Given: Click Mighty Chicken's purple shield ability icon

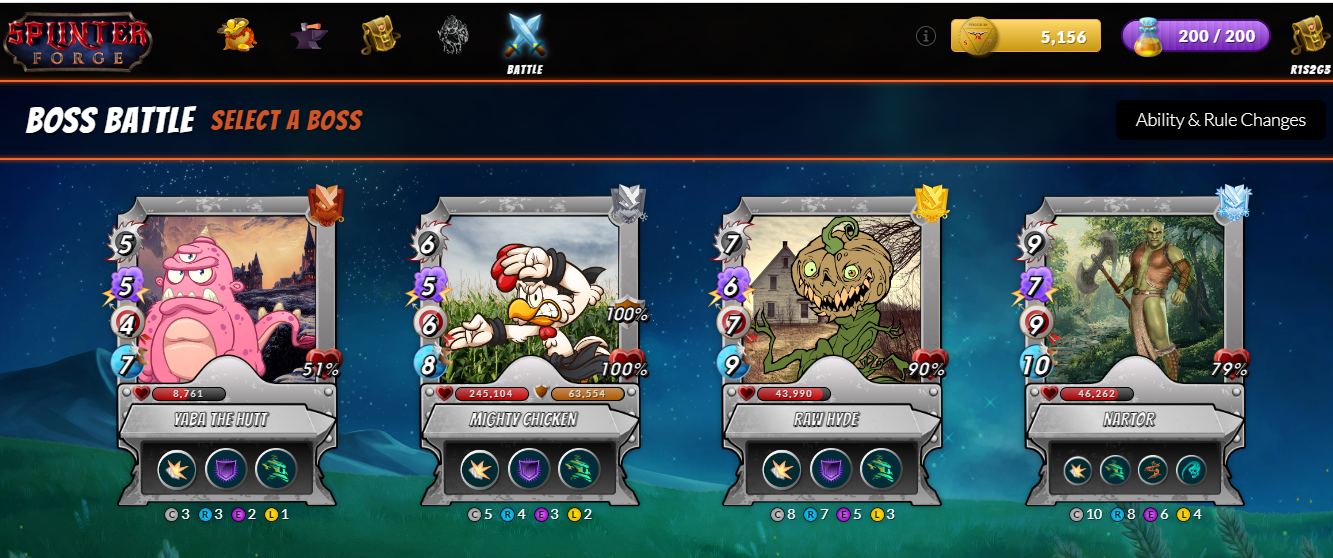Looking at the screenshot, I should (x=529, y=469).
